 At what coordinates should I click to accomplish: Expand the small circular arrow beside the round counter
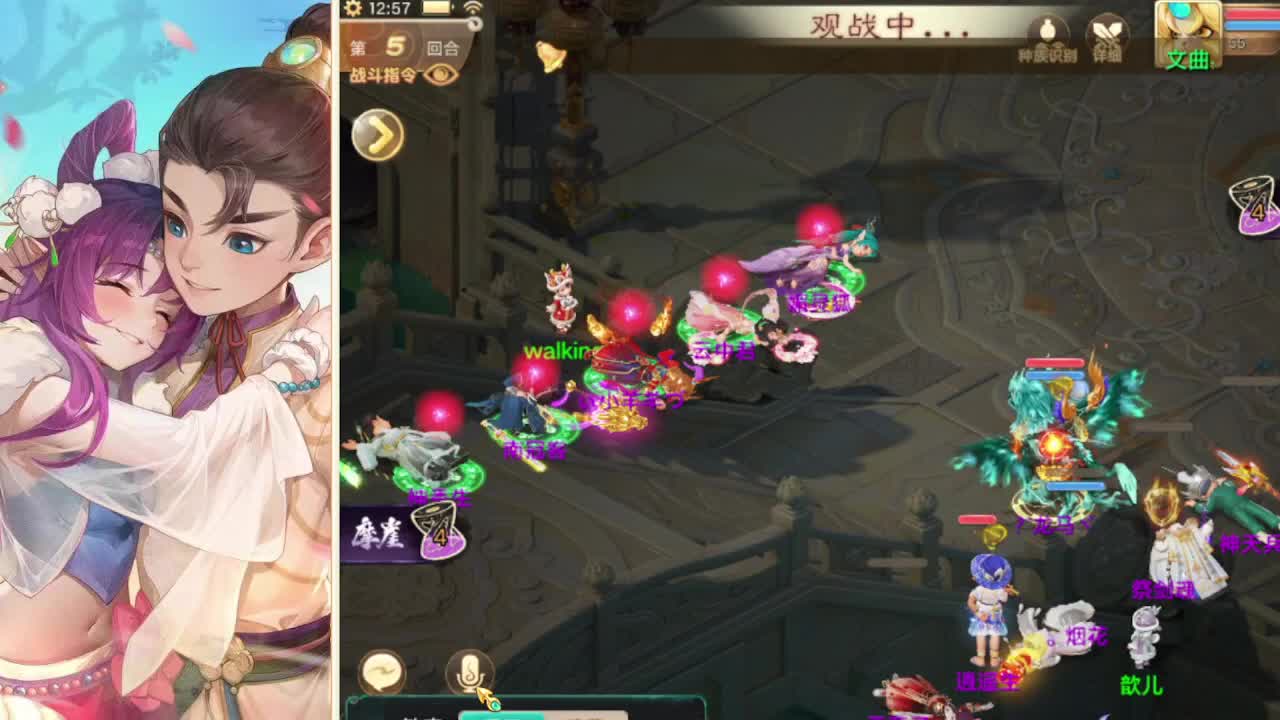[475, 23]
